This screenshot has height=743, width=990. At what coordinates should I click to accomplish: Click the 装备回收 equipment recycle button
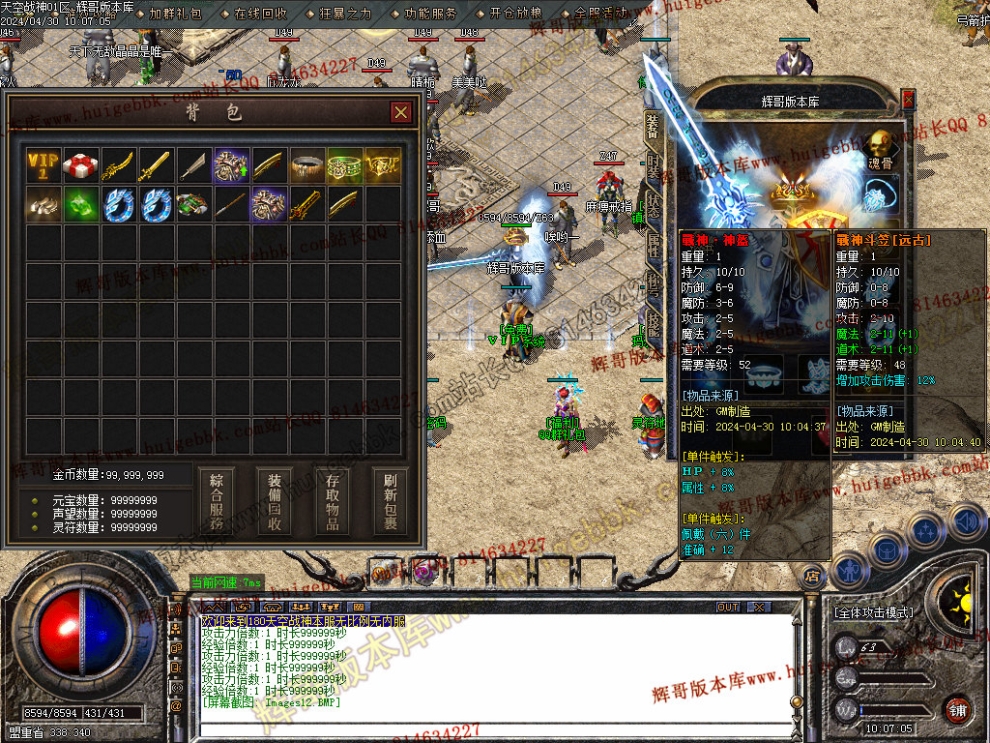pos(274,501)
